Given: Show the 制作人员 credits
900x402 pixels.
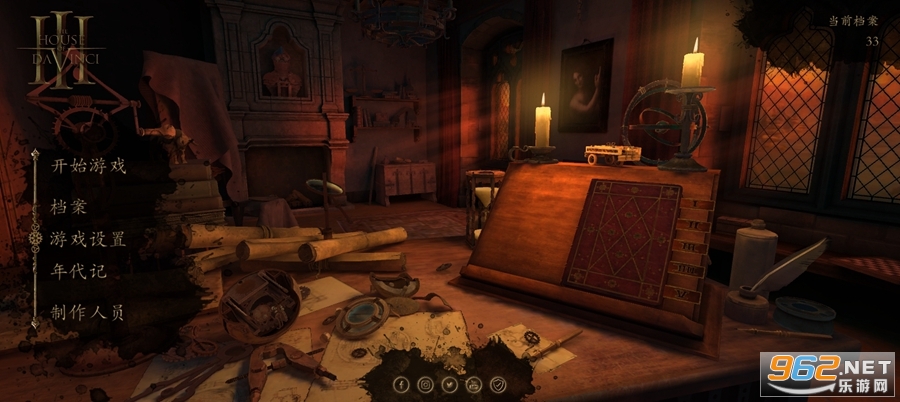Looking at the screenshot, I should pos(89,312).
